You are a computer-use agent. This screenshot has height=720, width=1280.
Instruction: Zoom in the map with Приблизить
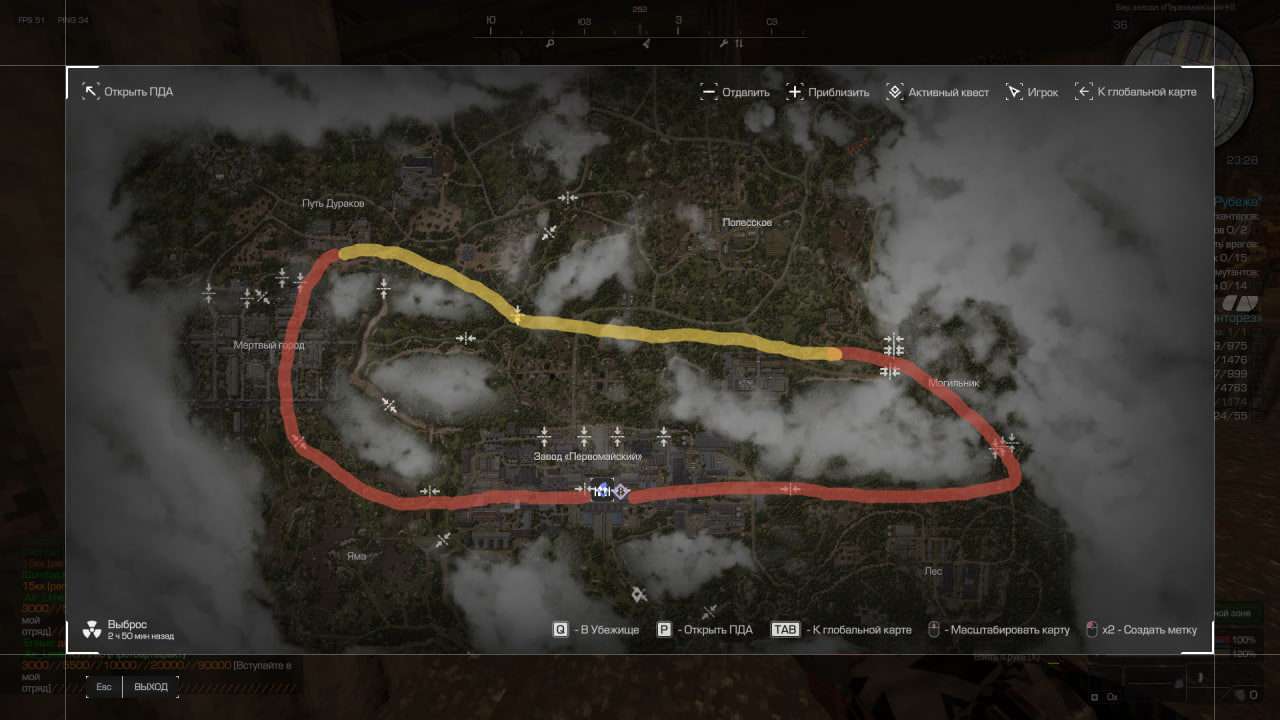tap(828, 92)
